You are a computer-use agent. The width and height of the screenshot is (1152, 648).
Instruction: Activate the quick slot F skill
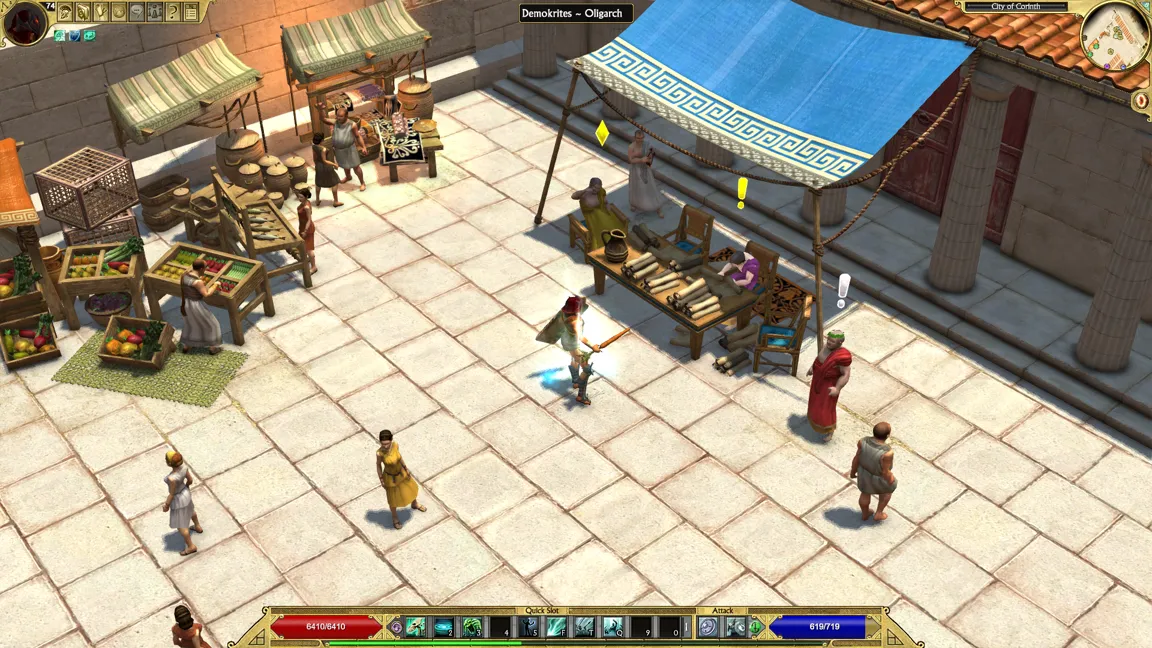click(557, 628)
